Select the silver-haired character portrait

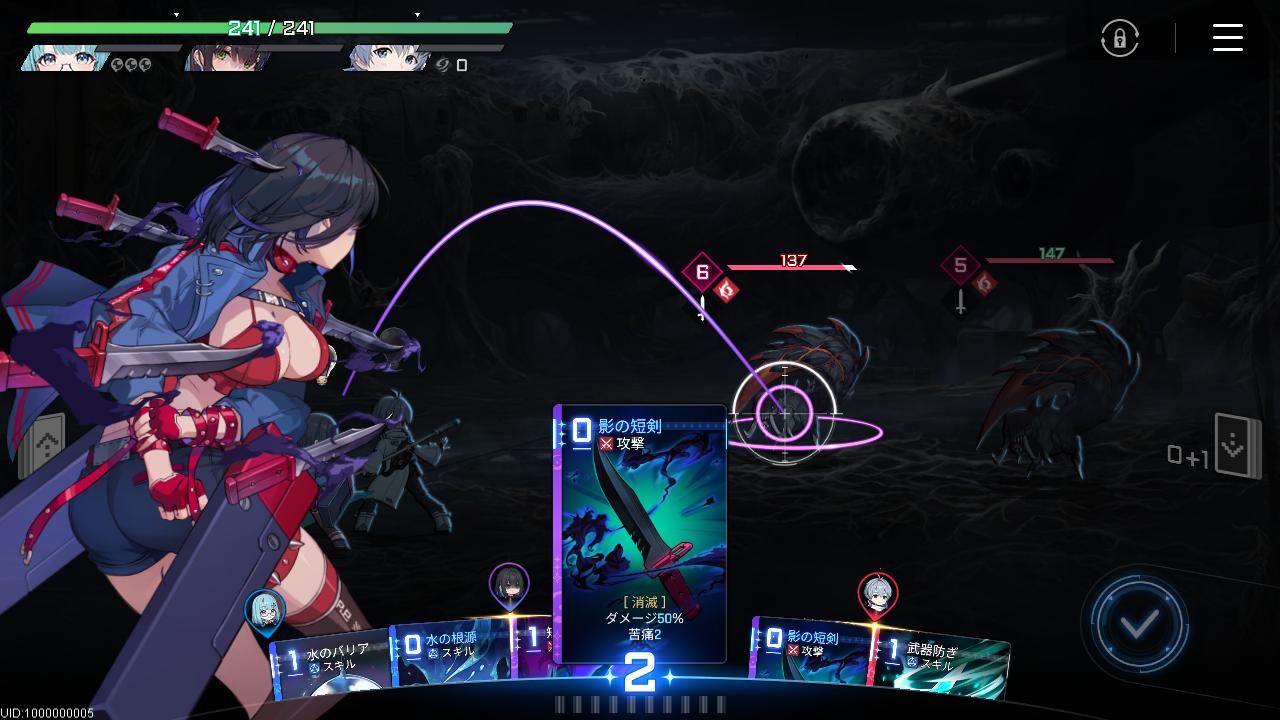tap(385, 58)
